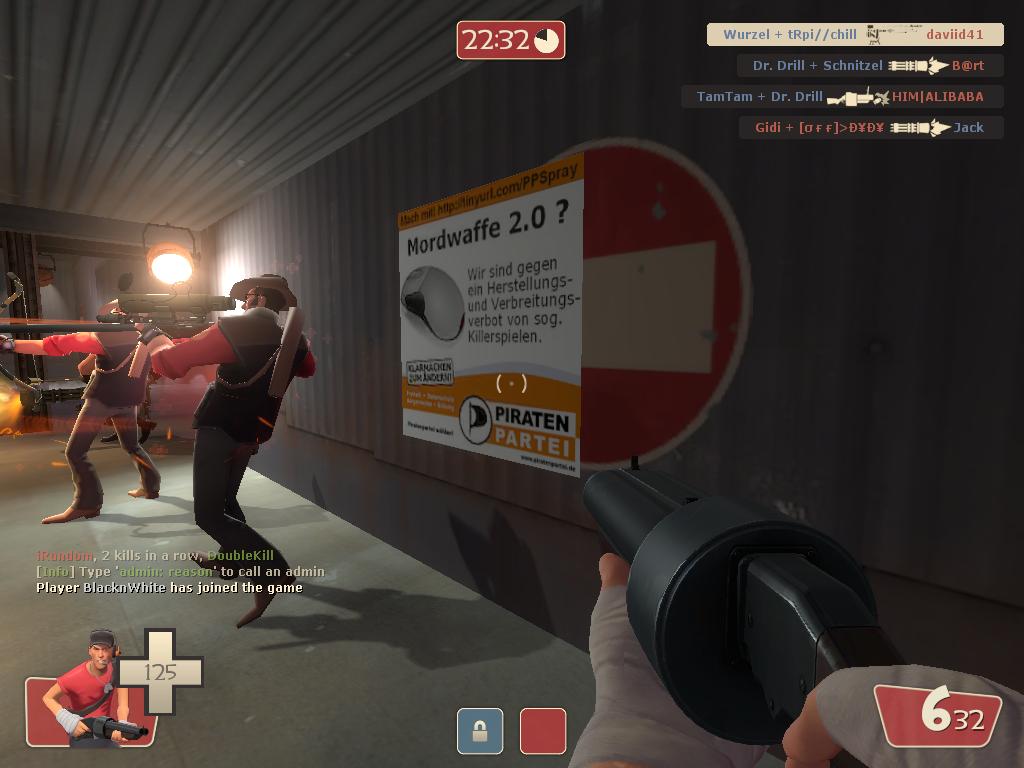The image size is (1024, 768).
Task: Click the Scout class portrait
Action: point(93,690)
